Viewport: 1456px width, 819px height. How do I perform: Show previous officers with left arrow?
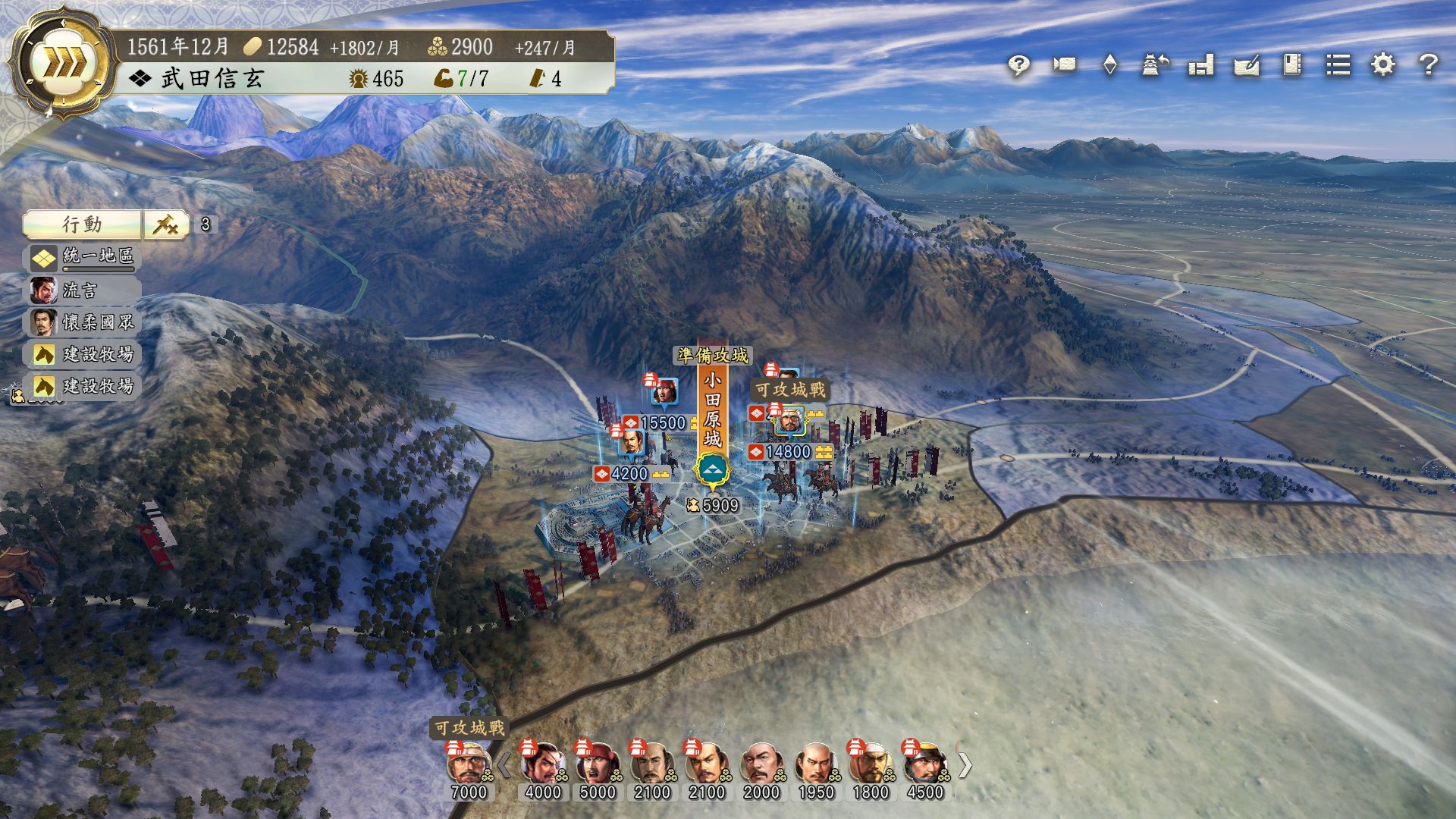[x=503, y=765]
